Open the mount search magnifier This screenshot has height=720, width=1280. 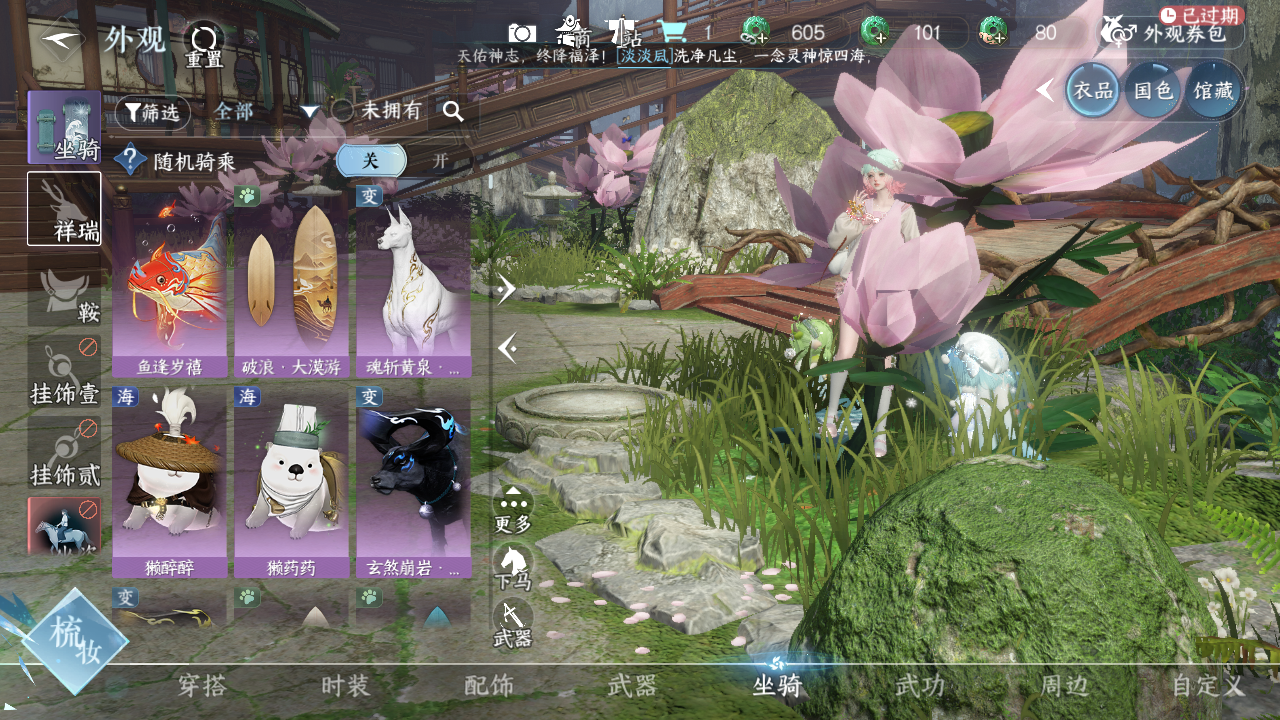(x=453, y=112)
